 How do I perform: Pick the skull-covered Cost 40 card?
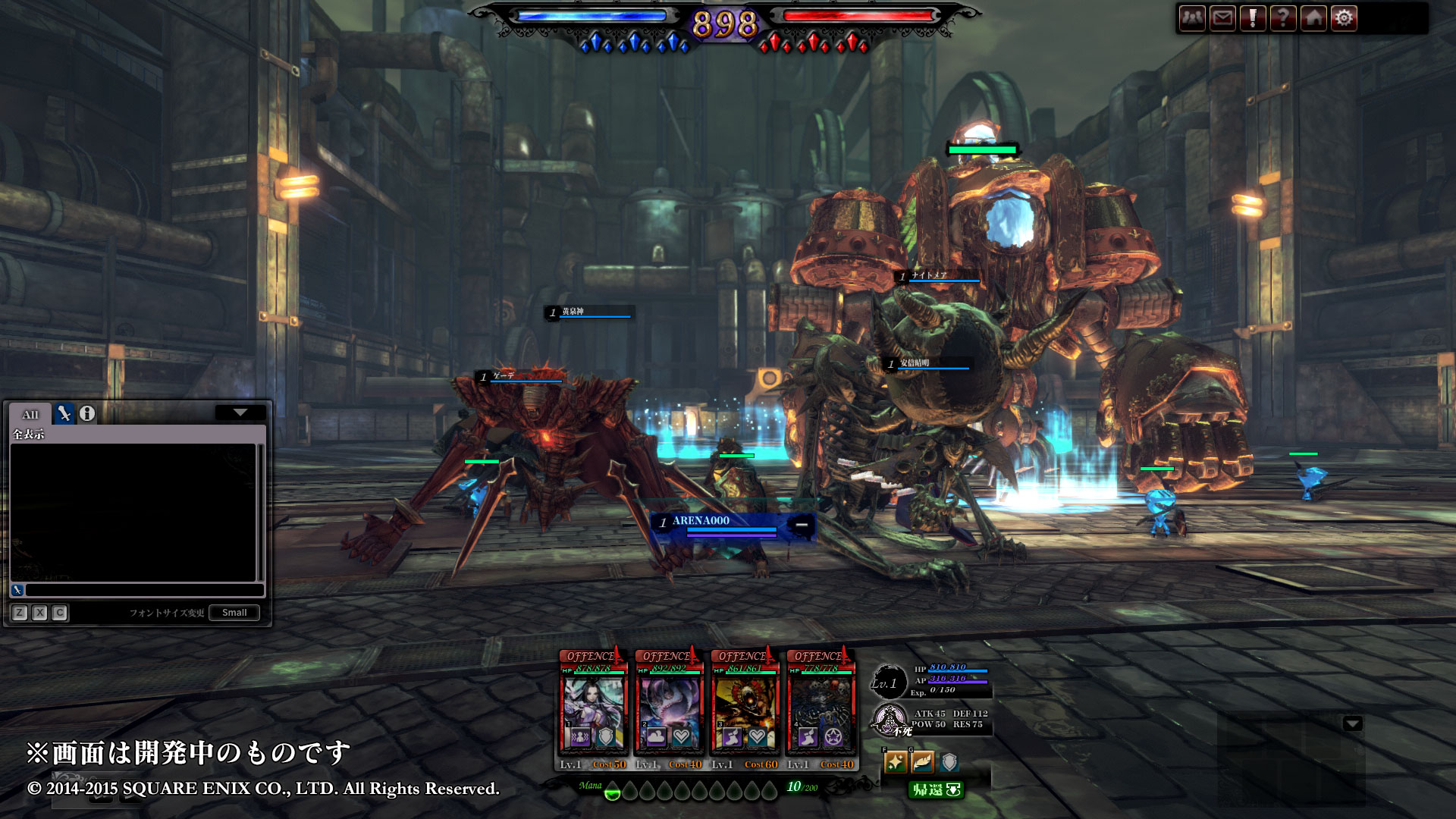821,711
